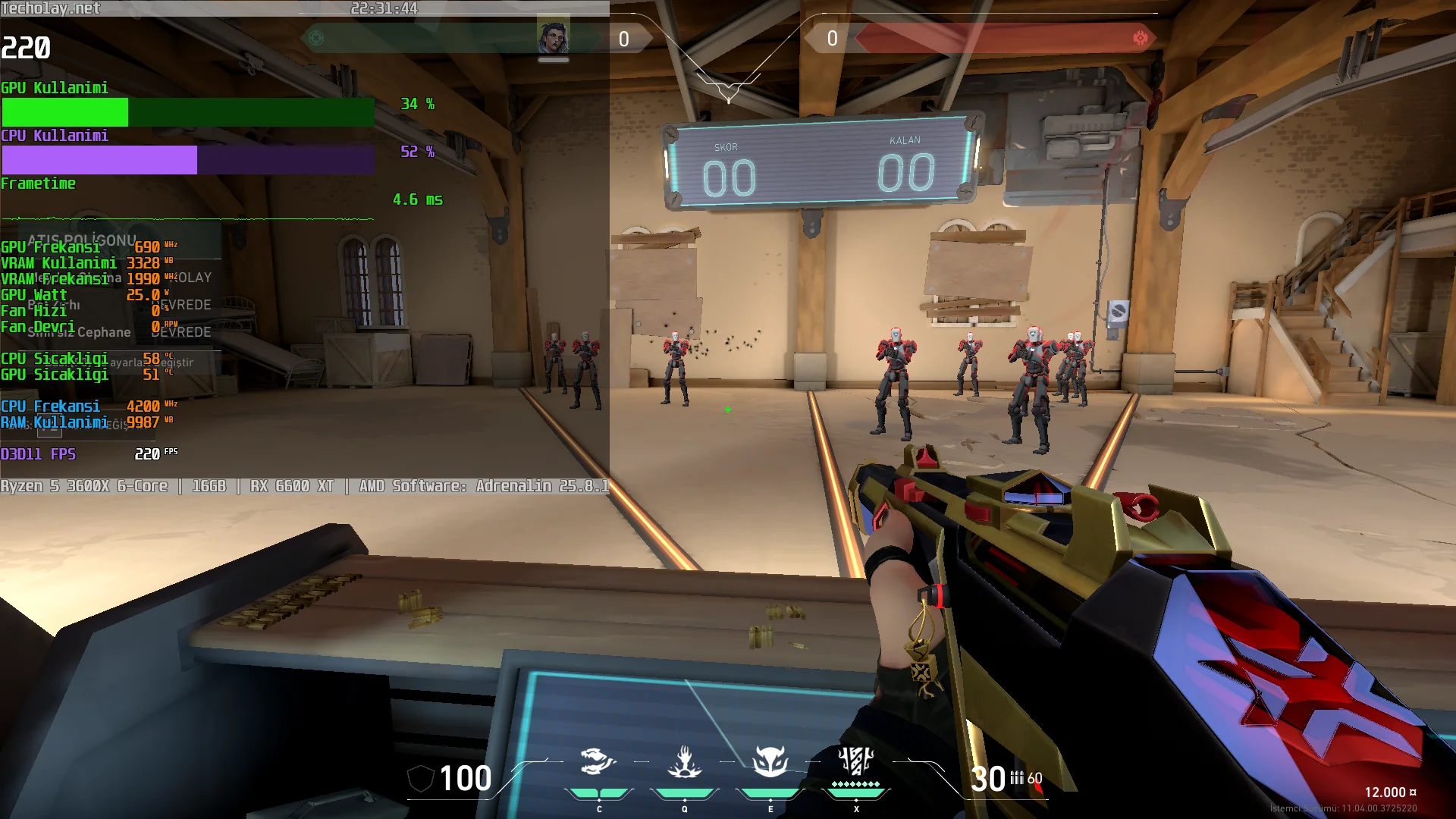Trigger the Haunt horned-mask ability icon
Viewport: 1456px width, 819px height.
pyautogui.click(x=770, y=761)
